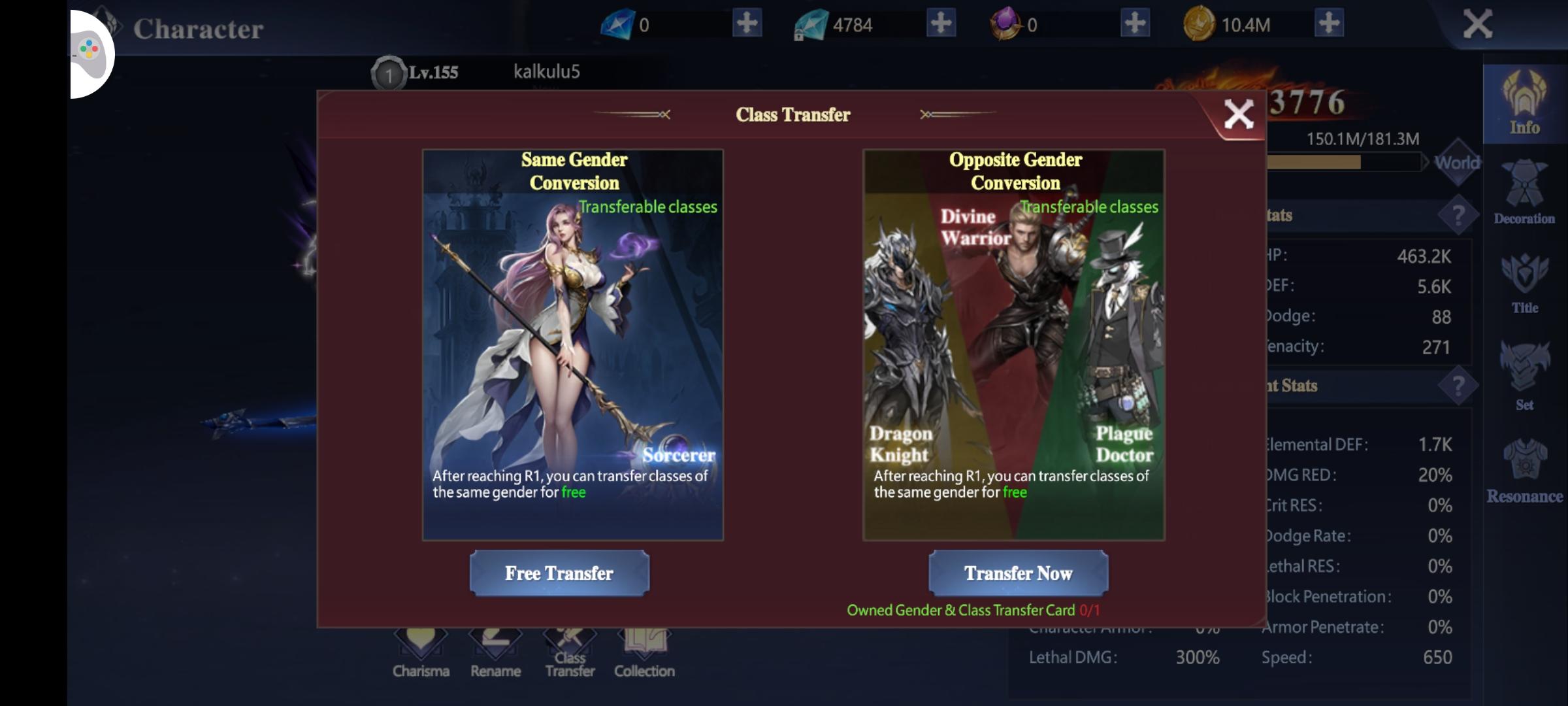The height and width of the screenshot is (706, 1568).
Task: Buy more locked teal diamonds
Action: click(x=941, y=24)
